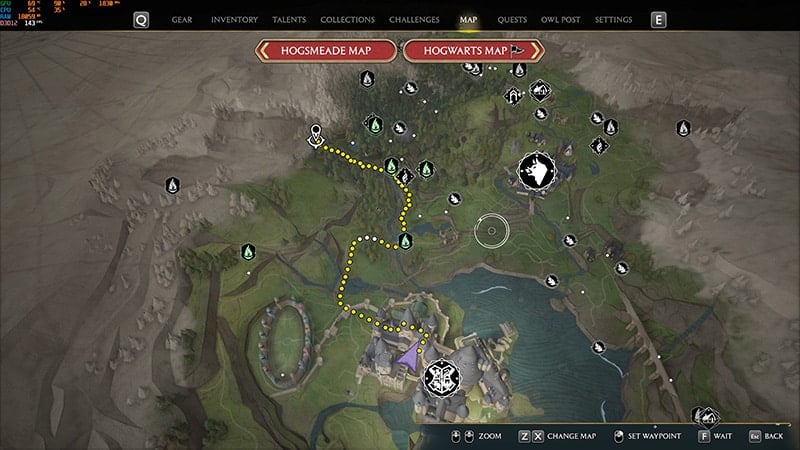Switch to the Inventory tab

[234, 19]
